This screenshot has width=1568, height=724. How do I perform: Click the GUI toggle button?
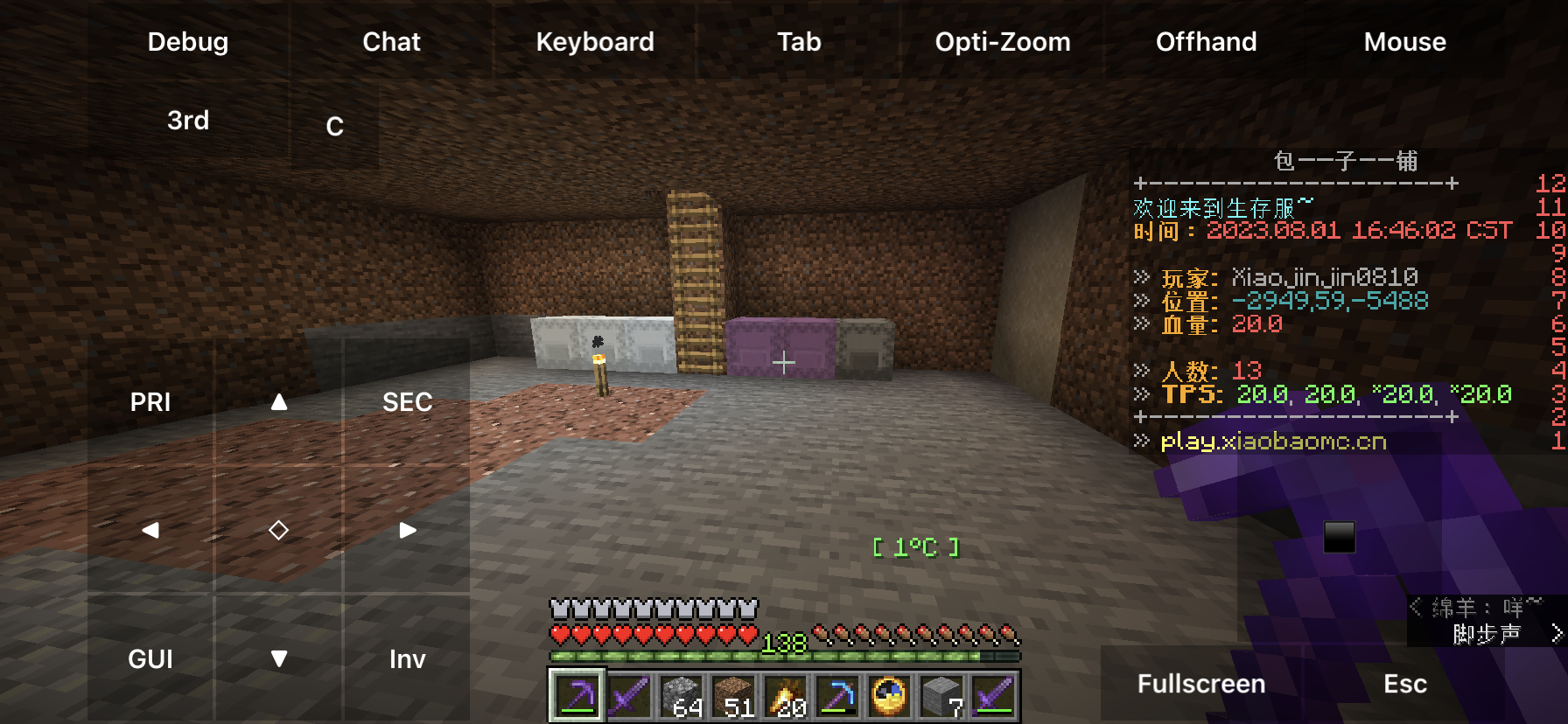pos(150,658)
